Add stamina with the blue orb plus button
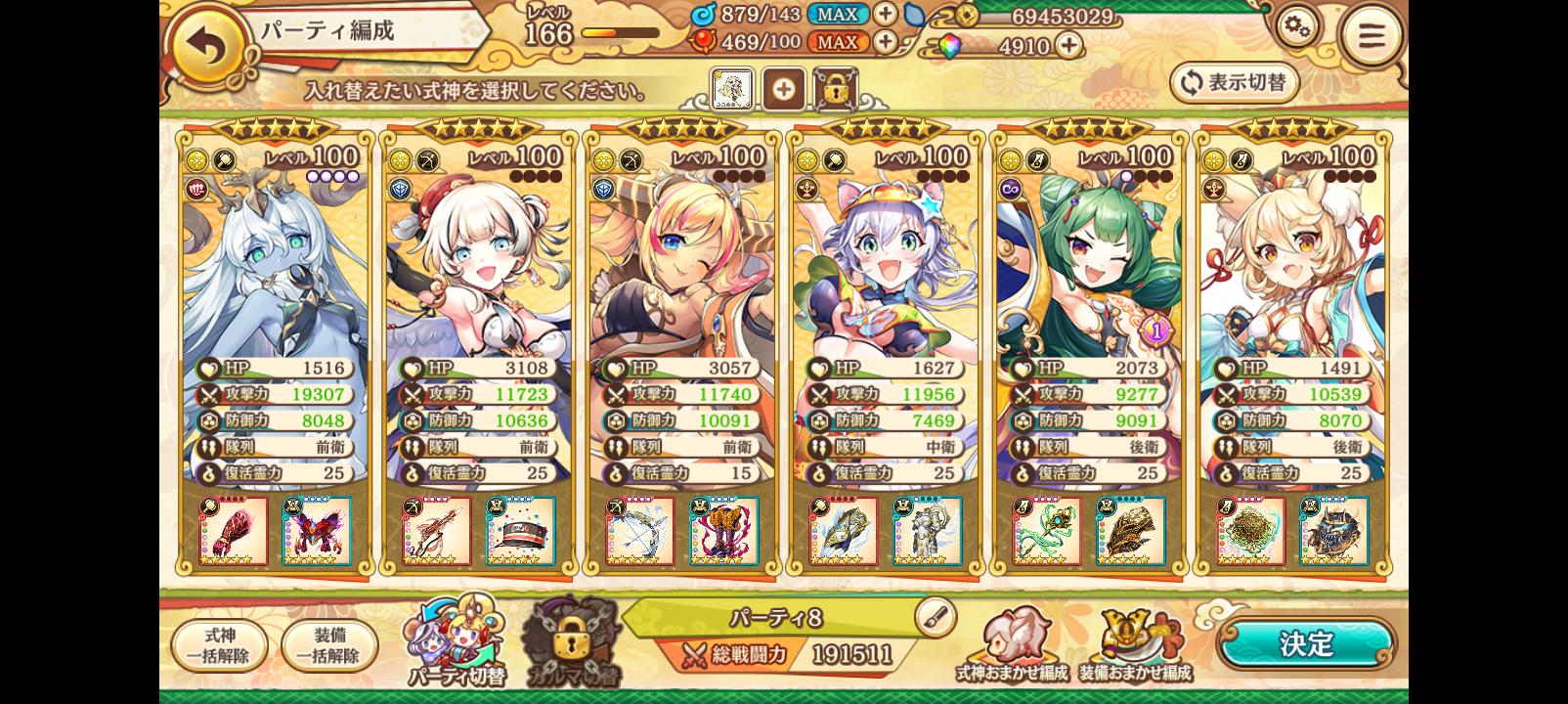The image size is (1568, 704). 885,14
